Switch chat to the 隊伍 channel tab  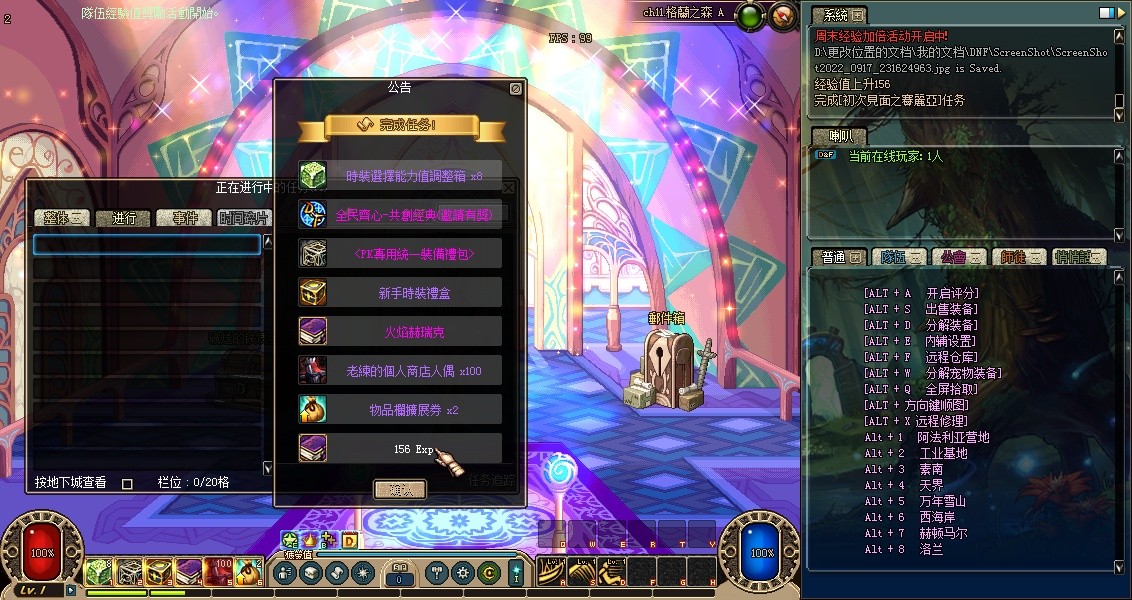click(x=897, y=257)
